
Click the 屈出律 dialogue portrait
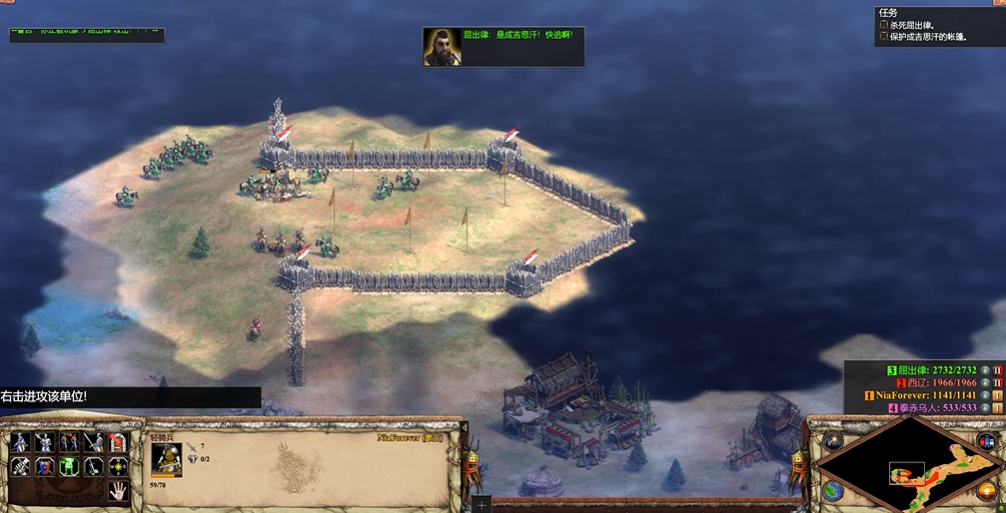441,47
